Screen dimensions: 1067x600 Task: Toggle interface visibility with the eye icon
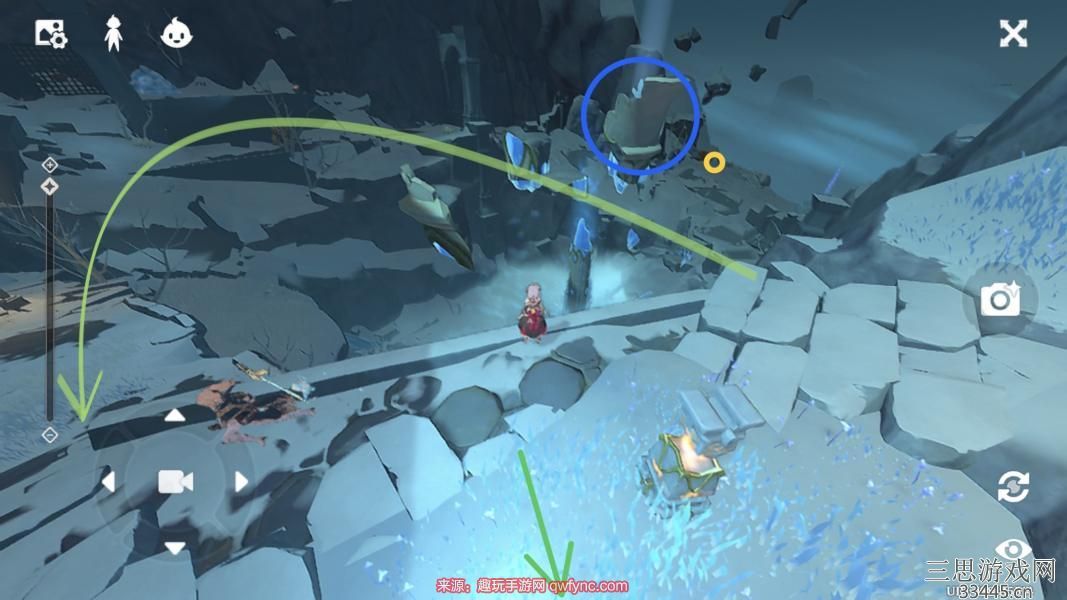(1013, 550)
